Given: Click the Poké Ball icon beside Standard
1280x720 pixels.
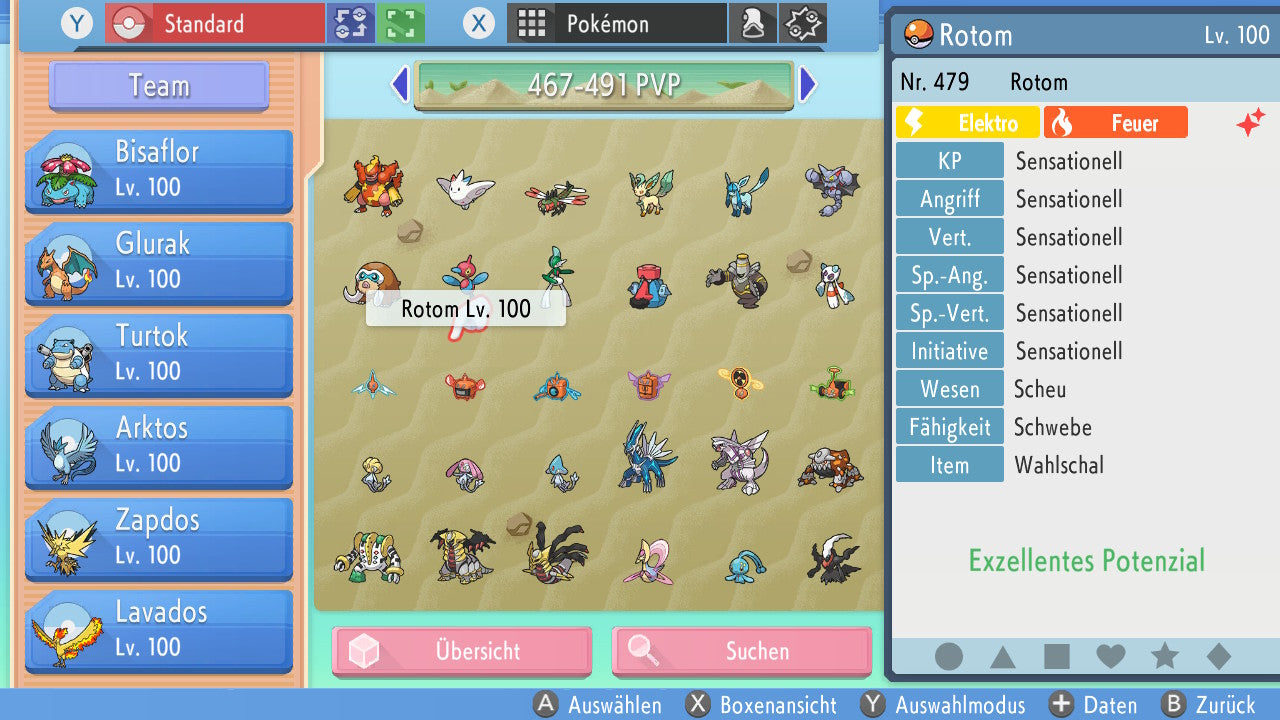Looking at the screenshot, I should coord(129,22).
